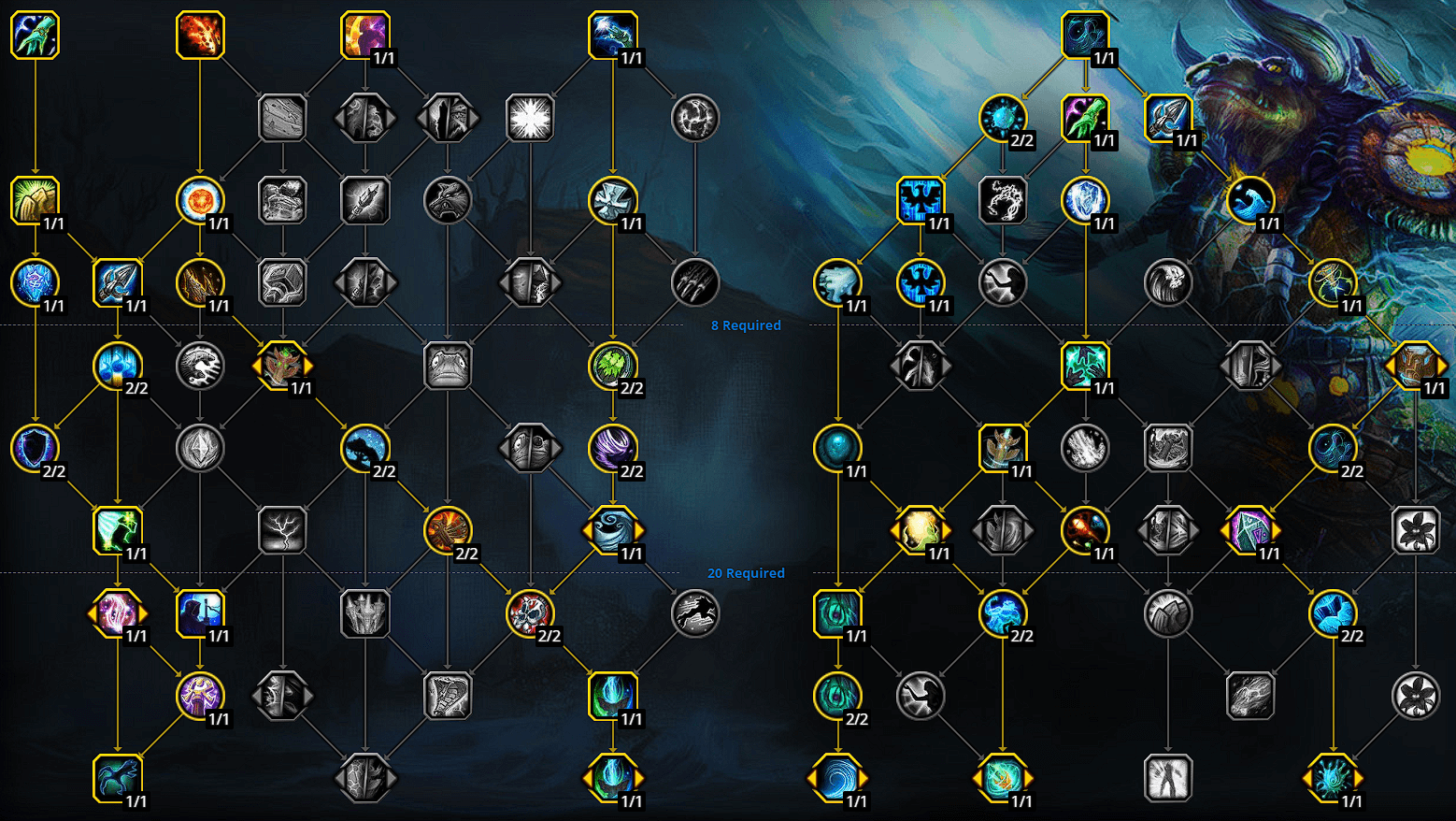Click the fiery orb talent atop the left tree
The image size is (1456, 821).
pos(200,35)
